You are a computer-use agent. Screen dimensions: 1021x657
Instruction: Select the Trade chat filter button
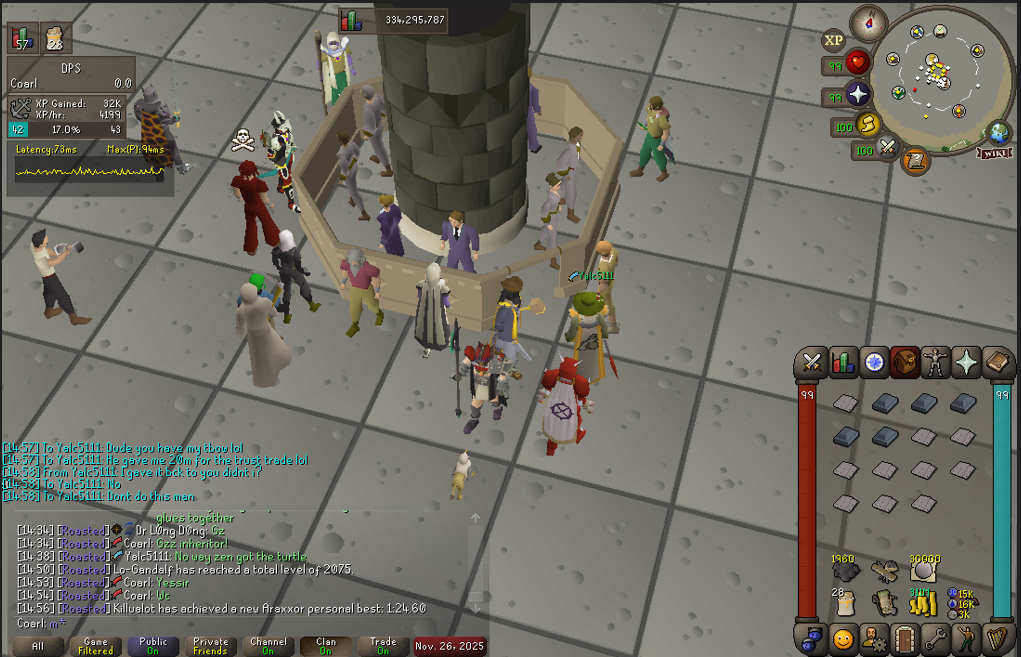tap(383, 646)
